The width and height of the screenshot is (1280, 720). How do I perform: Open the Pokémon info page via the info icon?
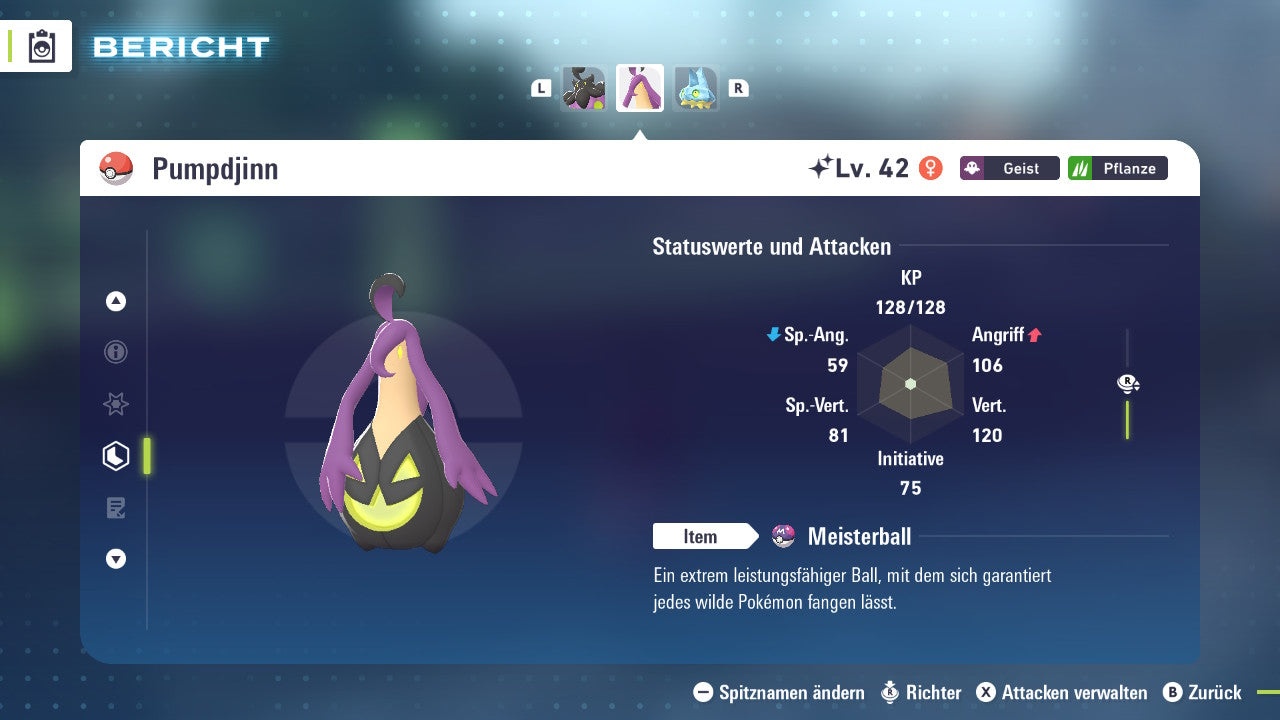click(115, 352)
